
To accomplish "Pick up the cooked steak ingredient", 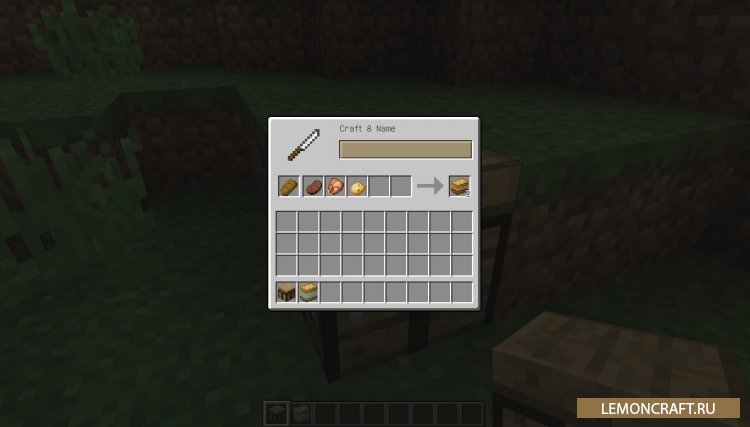I will tap(311, 186).
